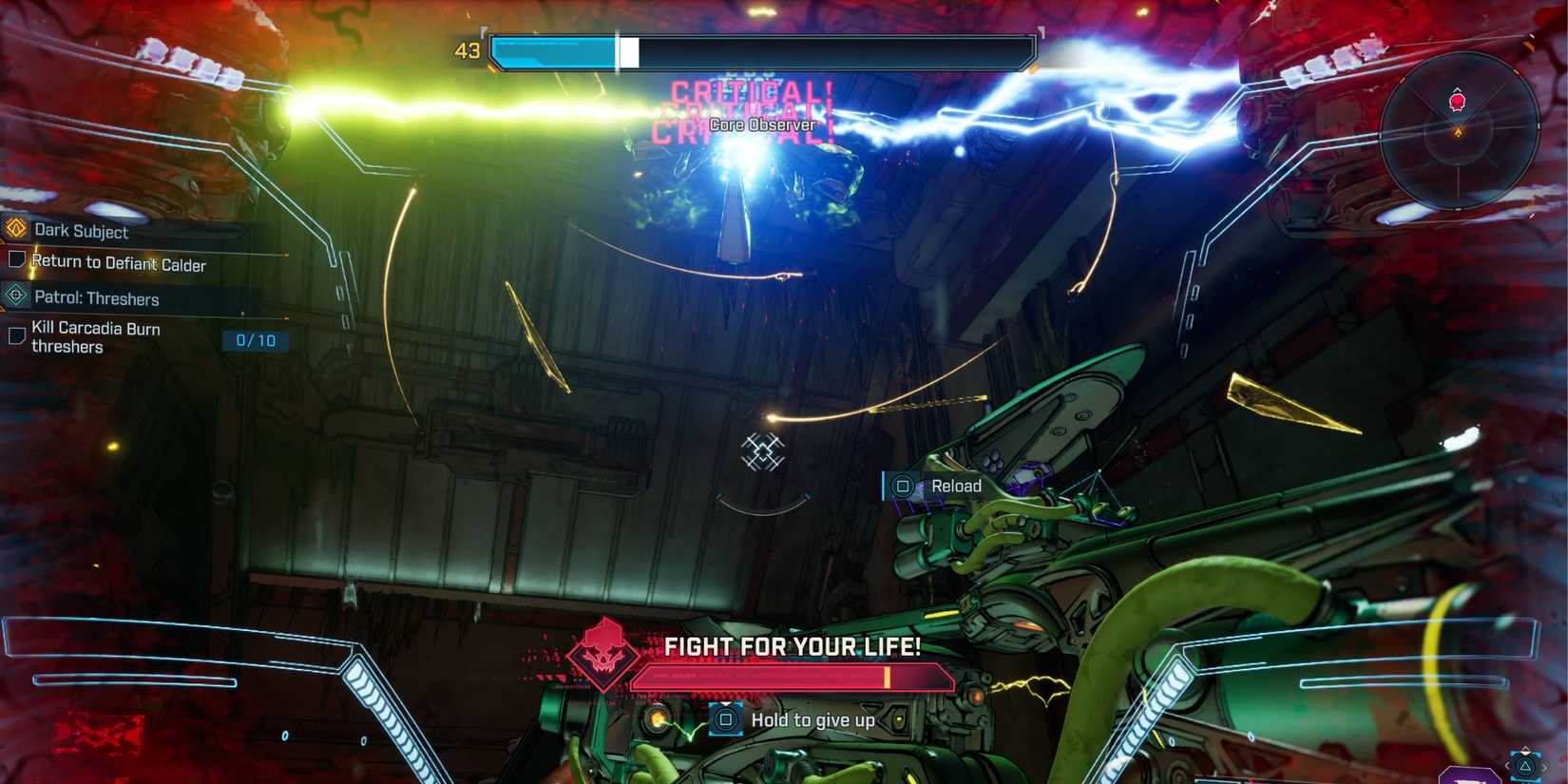
Task: Check the Kill Carcadia Burn threshers objective box
Action: point(16,337)
